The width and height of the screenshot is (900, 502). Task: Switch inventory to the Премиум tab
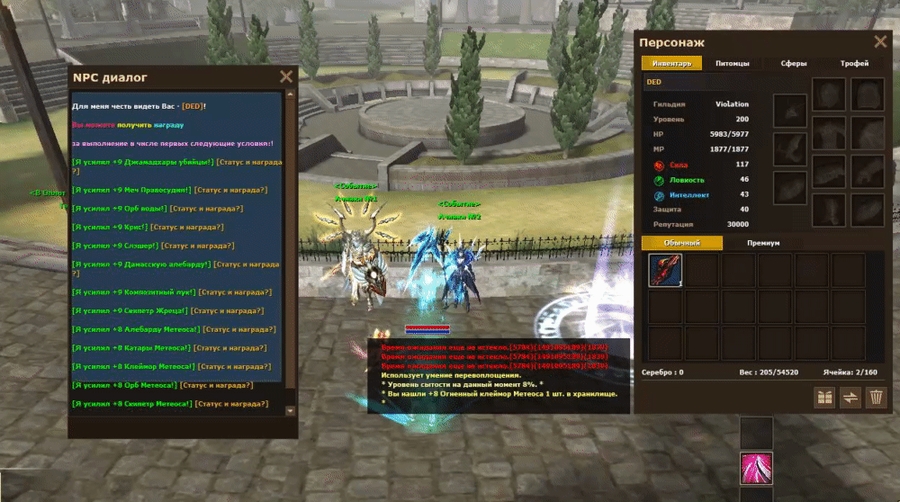point(763,243)
